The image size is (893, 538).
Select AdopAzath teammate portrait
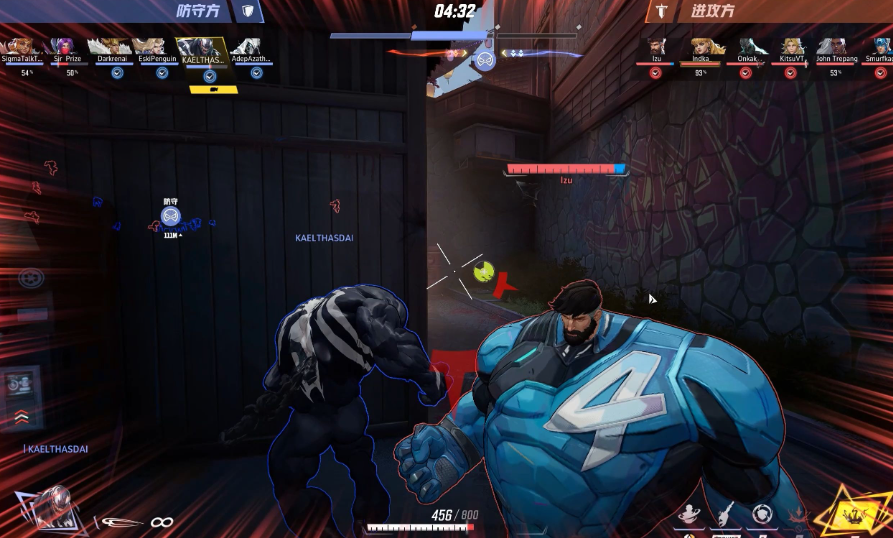249,46
